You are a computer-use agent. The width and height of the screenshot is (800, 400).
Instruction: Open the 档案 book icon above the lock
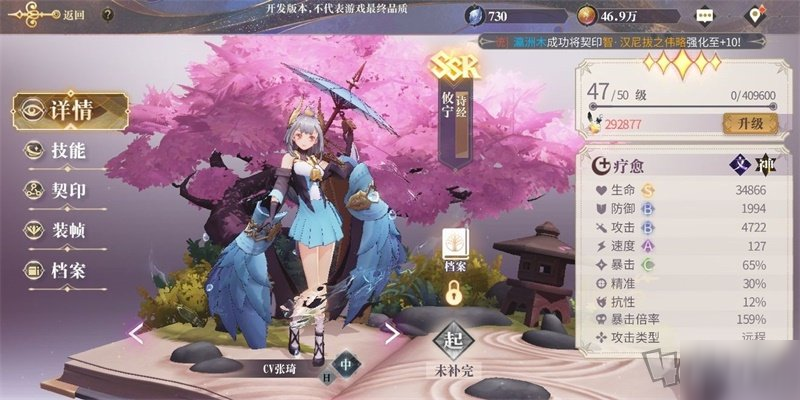[x=456, y=249]
